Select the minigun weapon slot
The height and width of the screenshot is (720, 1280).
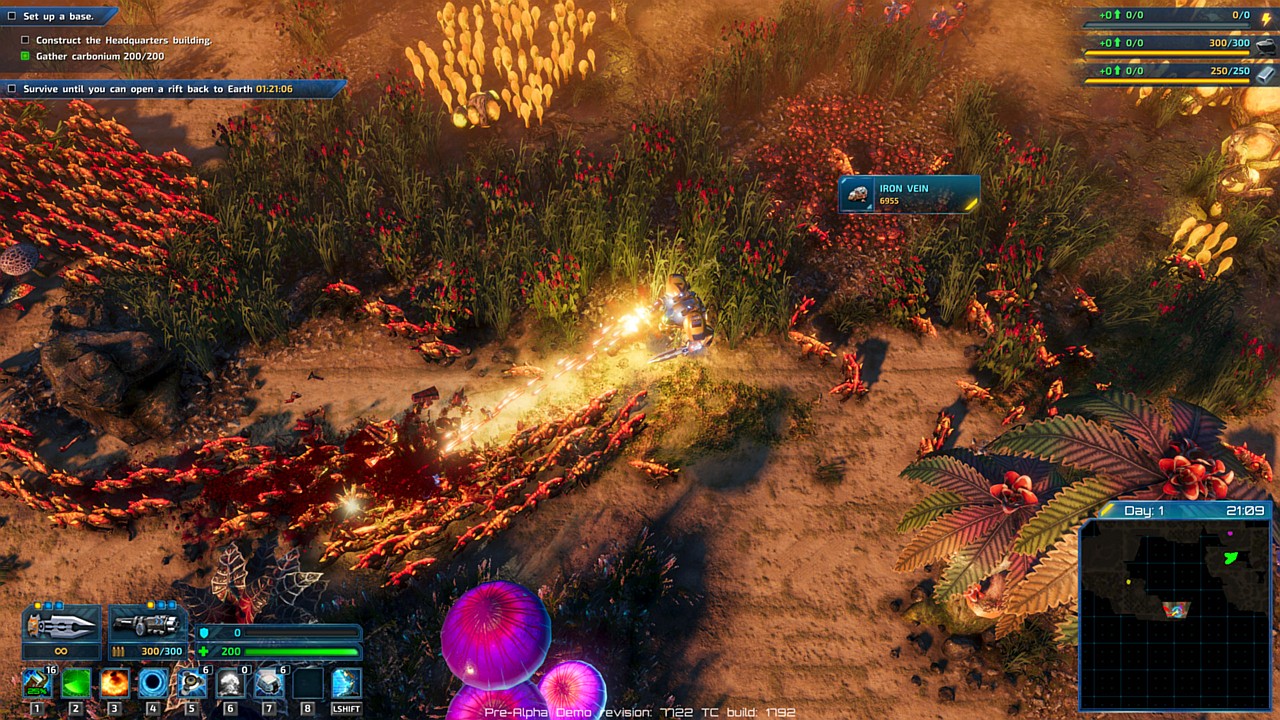tap(147, 626)
